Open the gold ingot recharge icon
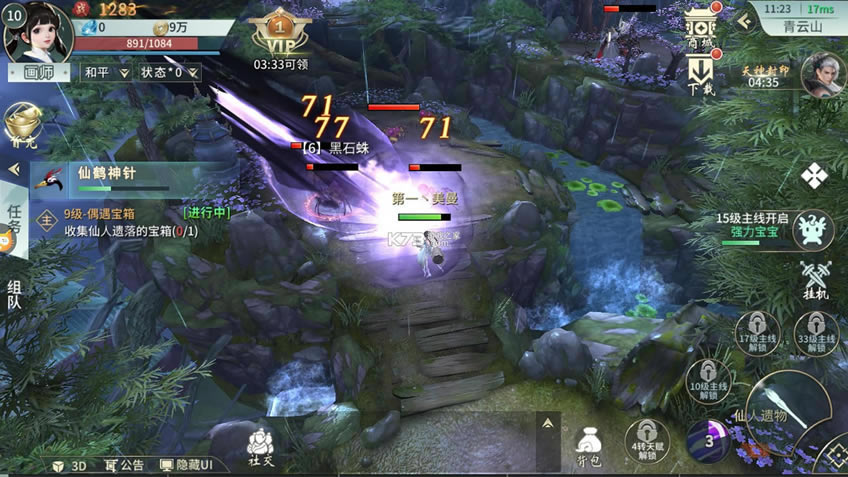Viewport: 848px width, 477px height. coord(22,127)
